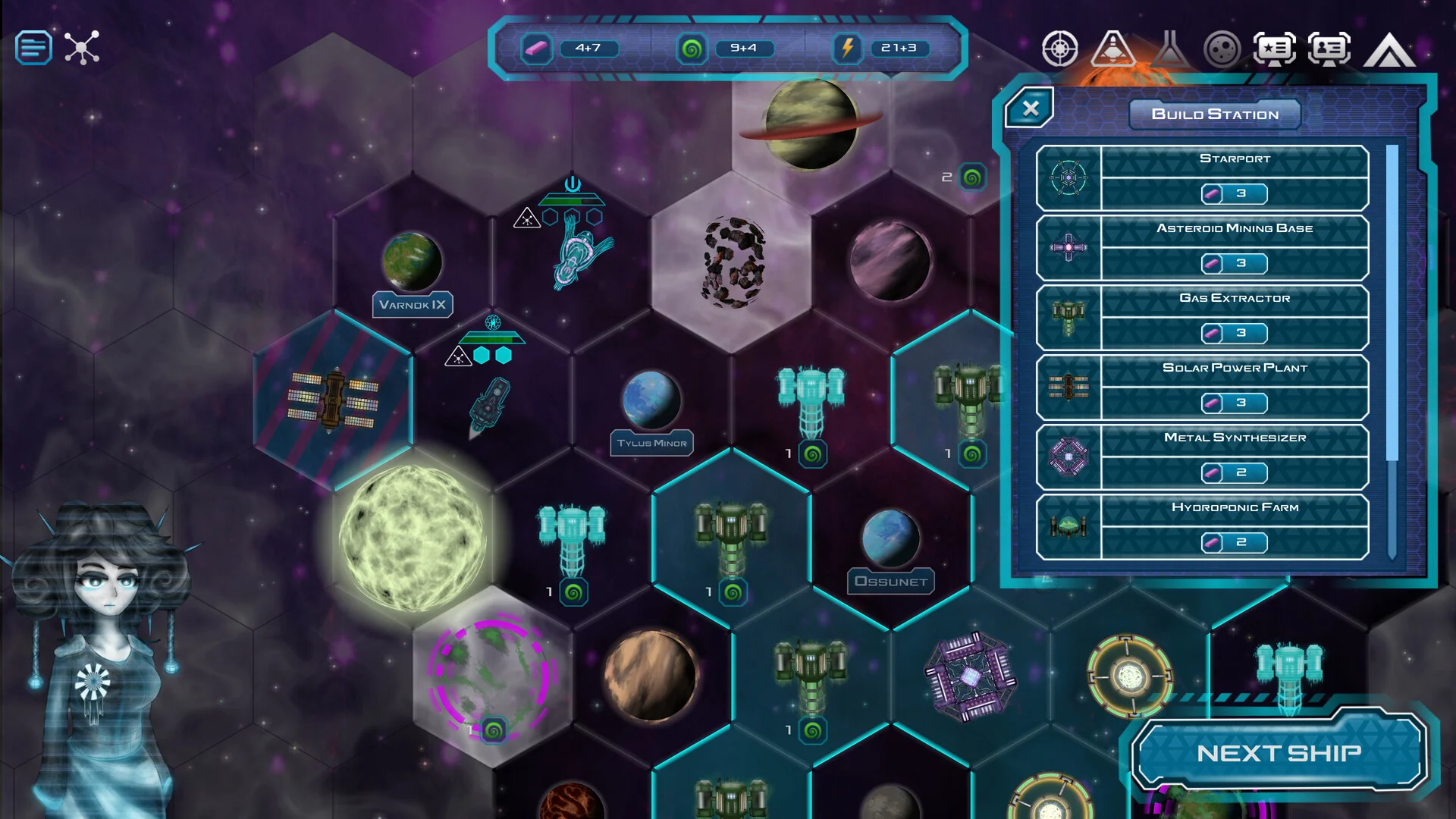
Task: Open the network nodes icon
Action: coord(82,48)
